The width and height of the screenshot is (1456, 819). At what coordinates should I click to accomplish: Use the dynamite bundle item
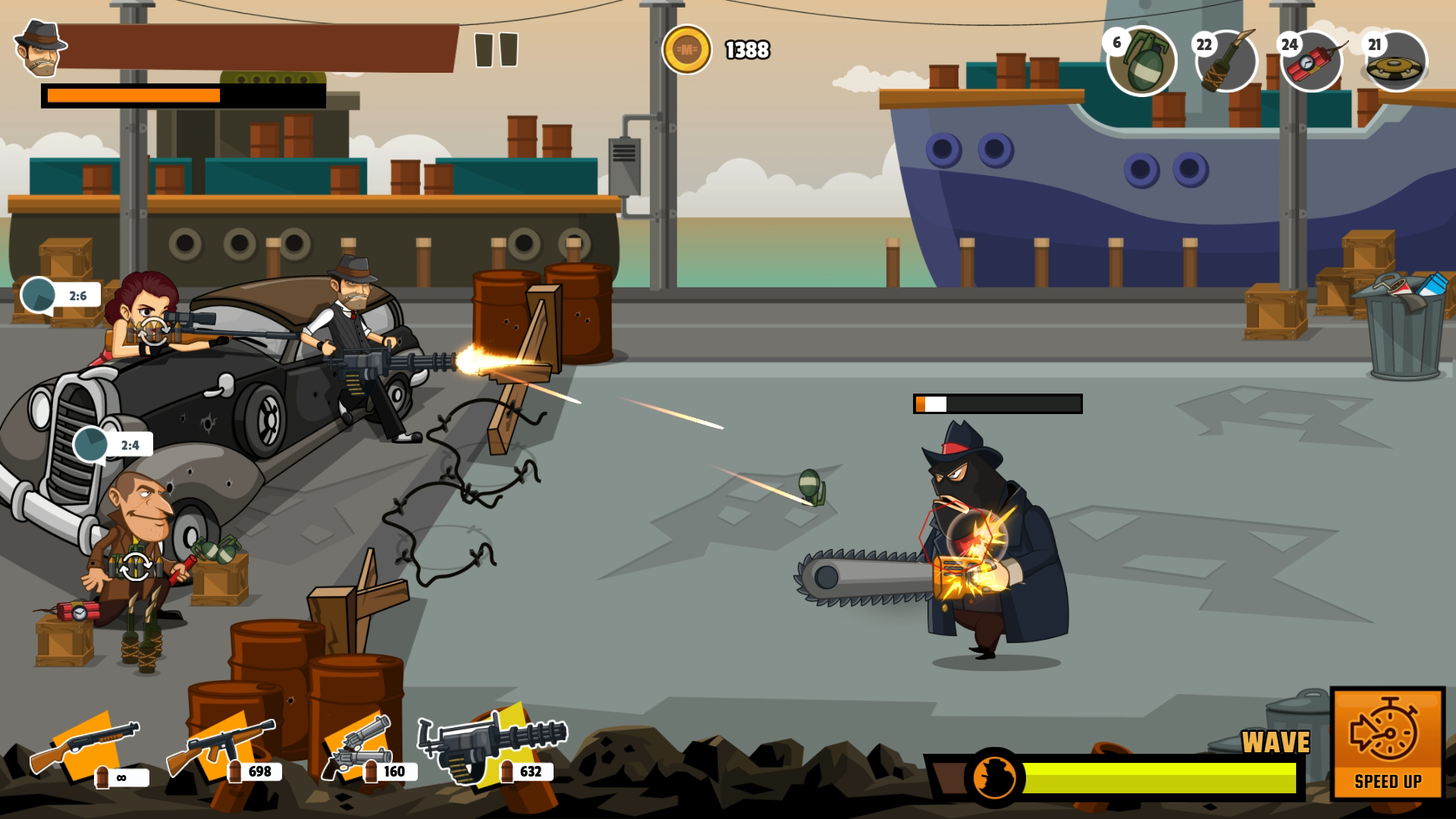coord(1313,62)
